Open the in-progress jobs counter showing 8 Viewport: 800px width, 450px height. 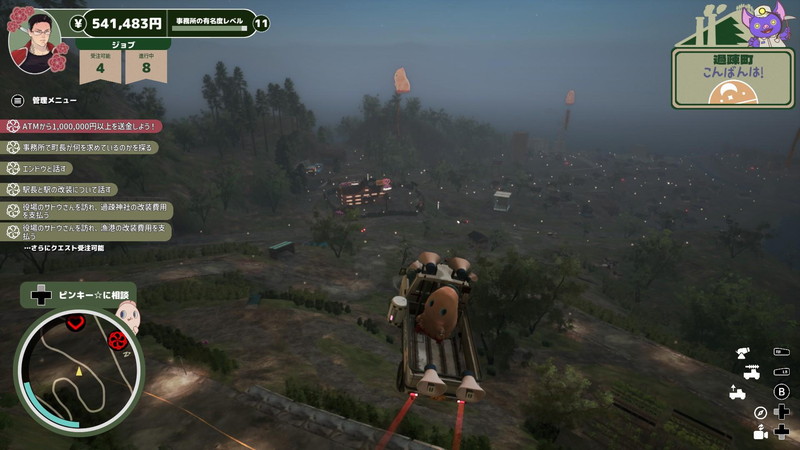[x=146, y=65]
